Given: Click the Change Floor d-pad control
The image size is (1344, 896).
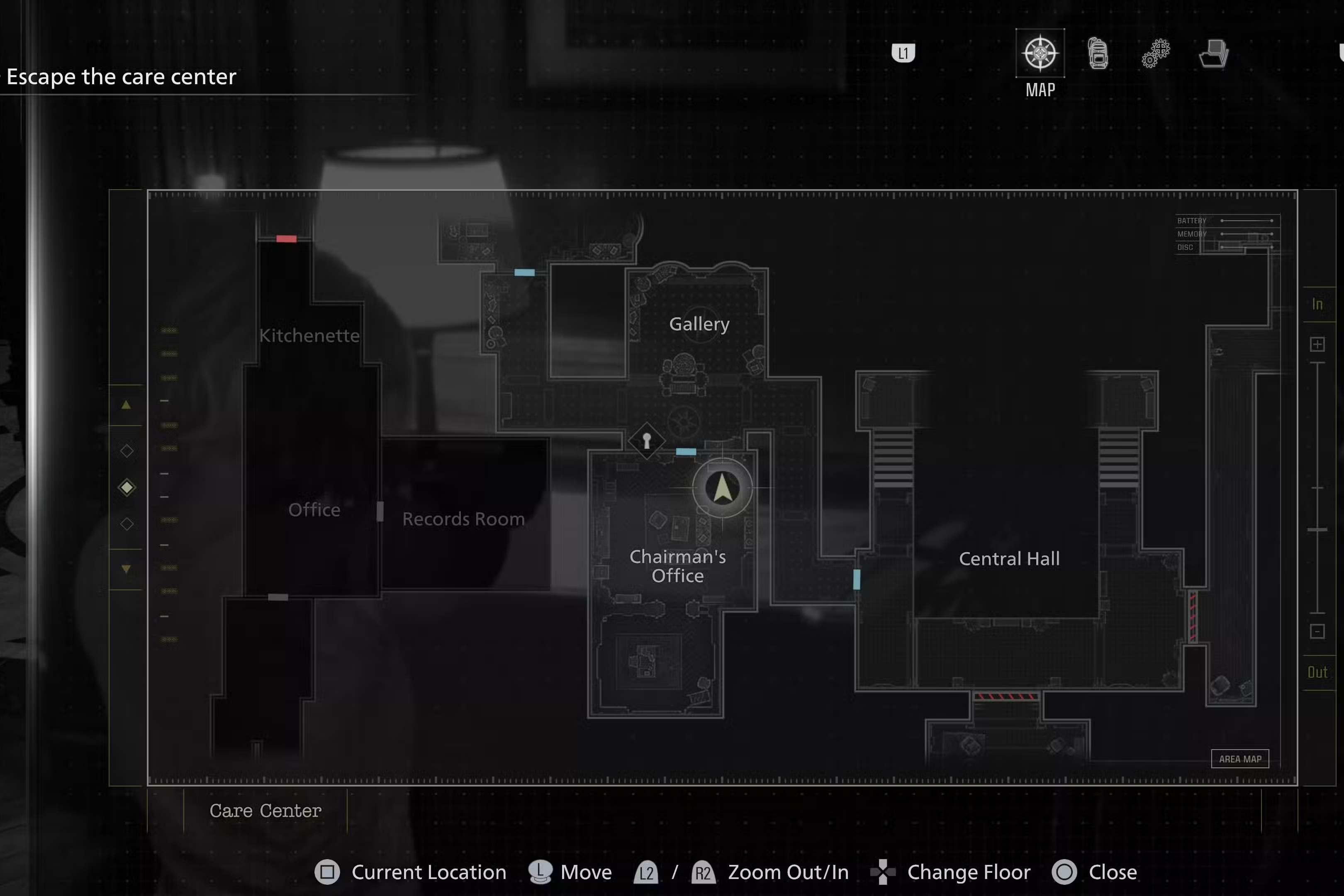Looking at the screenshot, I should click(x=883, y=872).
